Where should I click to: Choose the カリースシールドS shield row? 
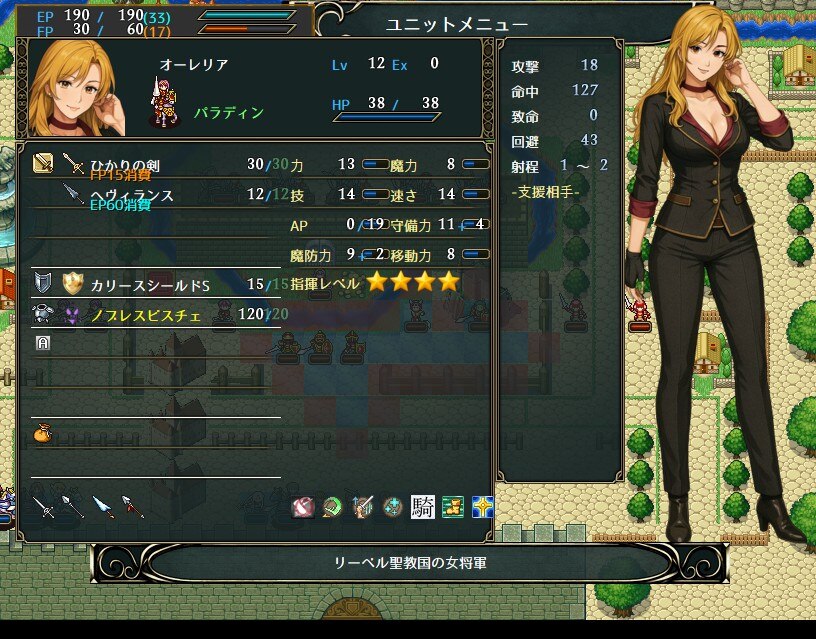[150, 284]
